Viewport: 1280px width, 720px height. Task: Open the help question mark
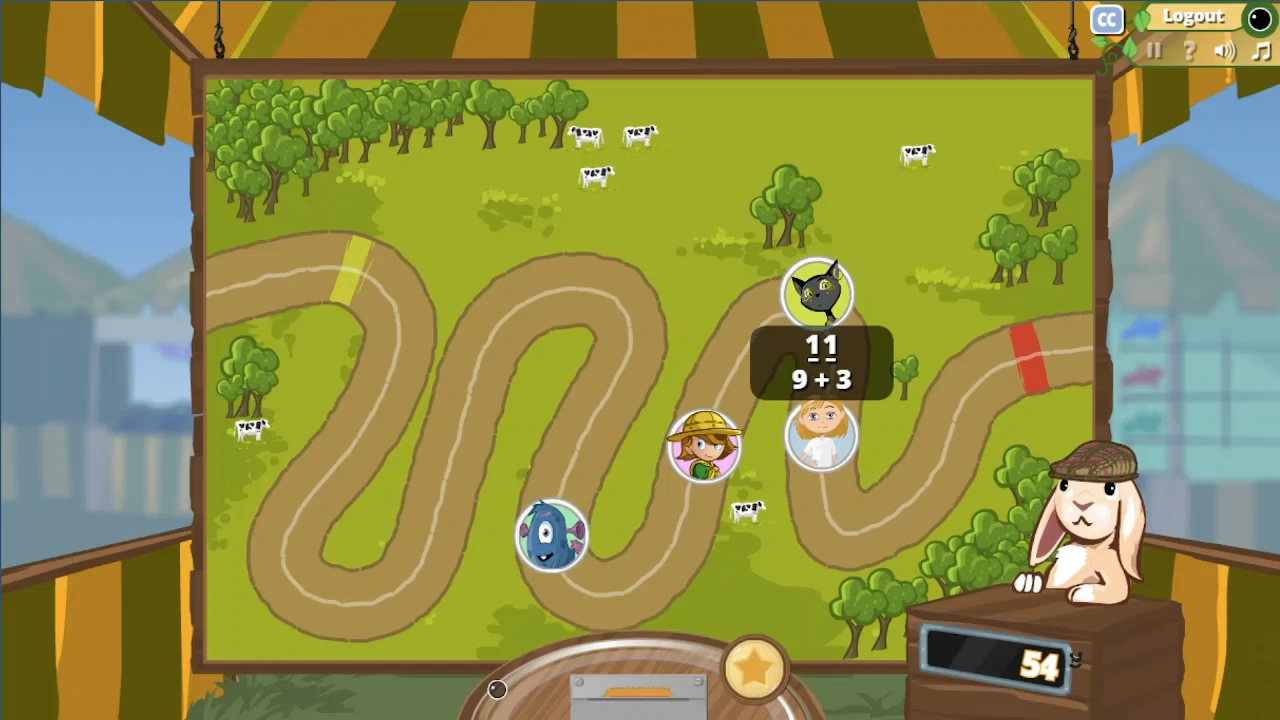coord(1190,52)
